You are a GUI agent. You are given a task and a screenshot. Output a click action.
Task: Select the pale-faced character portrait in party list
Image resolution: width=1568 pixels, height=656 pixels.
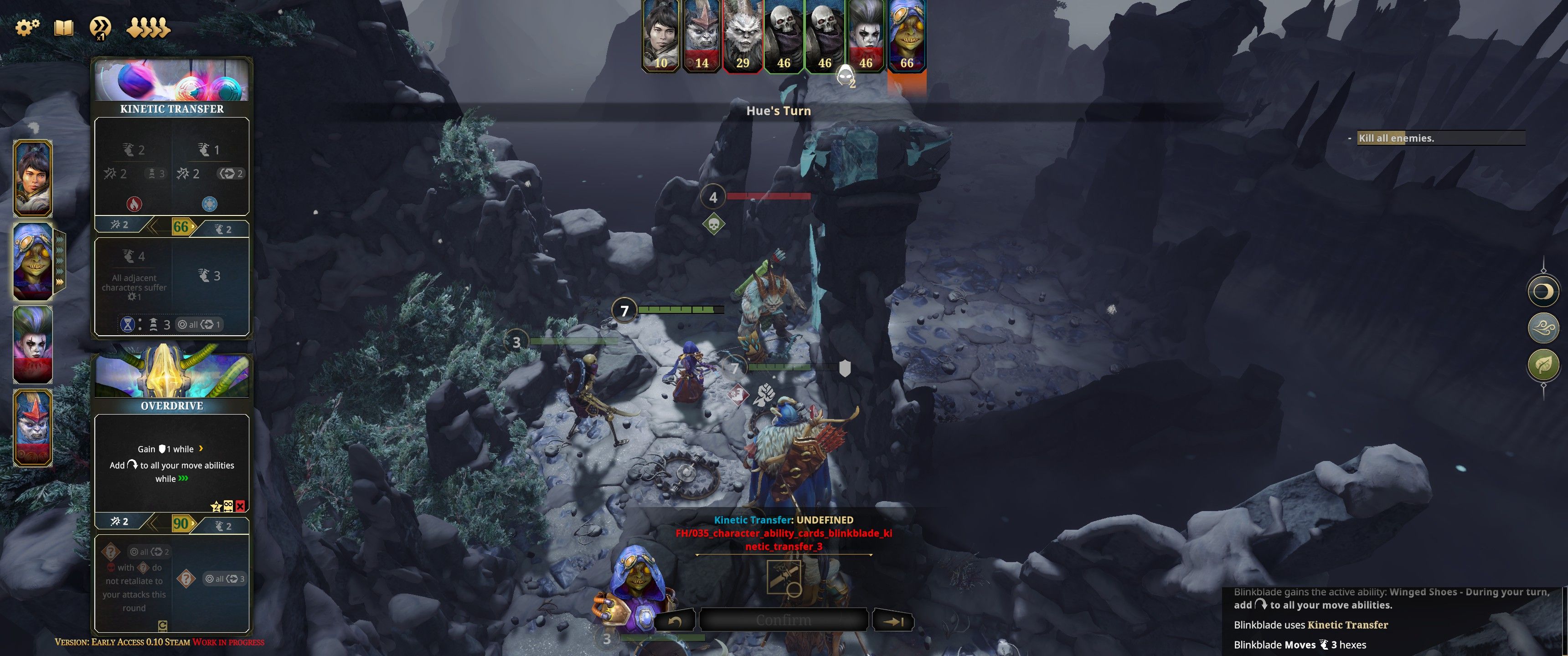pyautogui.click(x=33, y=344)
